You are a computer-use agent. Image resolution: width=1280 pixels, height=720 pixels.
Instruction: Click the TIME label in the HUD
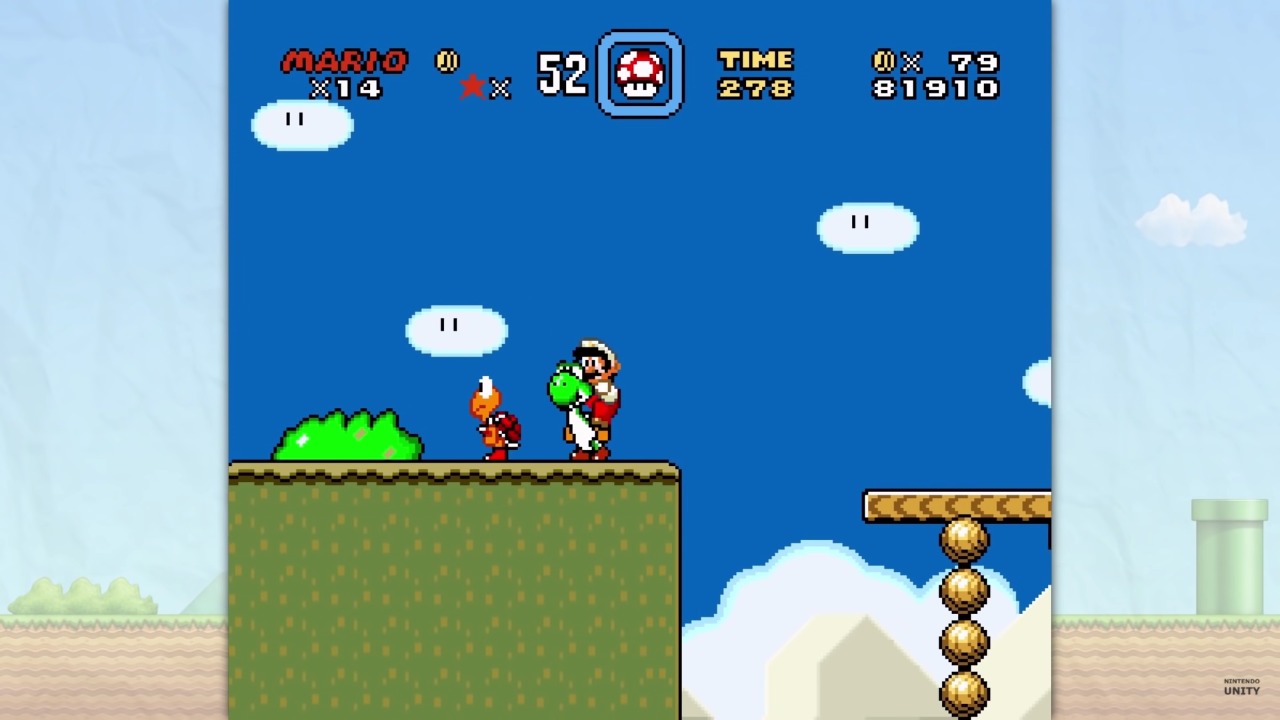[755, 59]
